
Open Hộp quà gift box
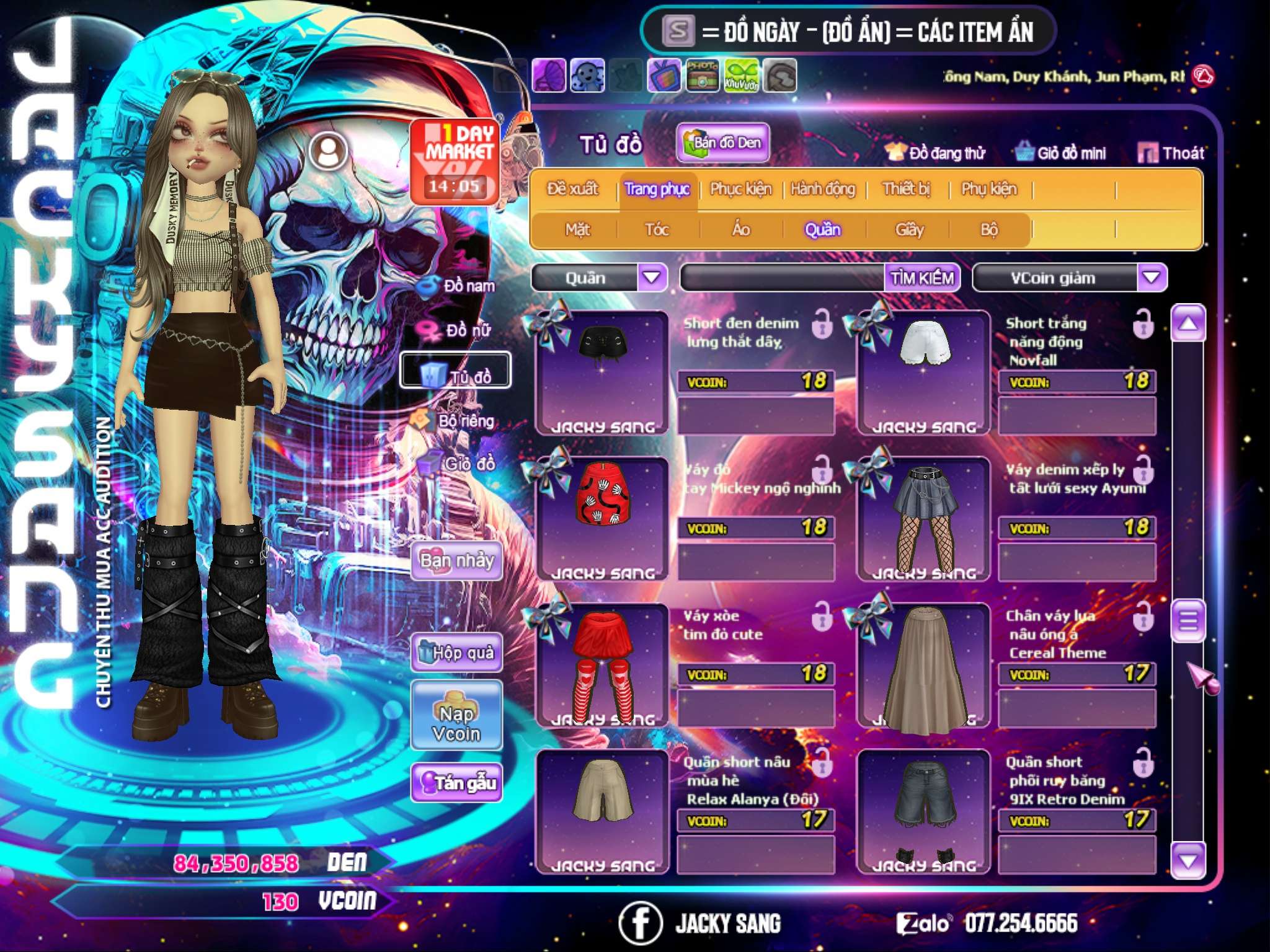point(456,652)
